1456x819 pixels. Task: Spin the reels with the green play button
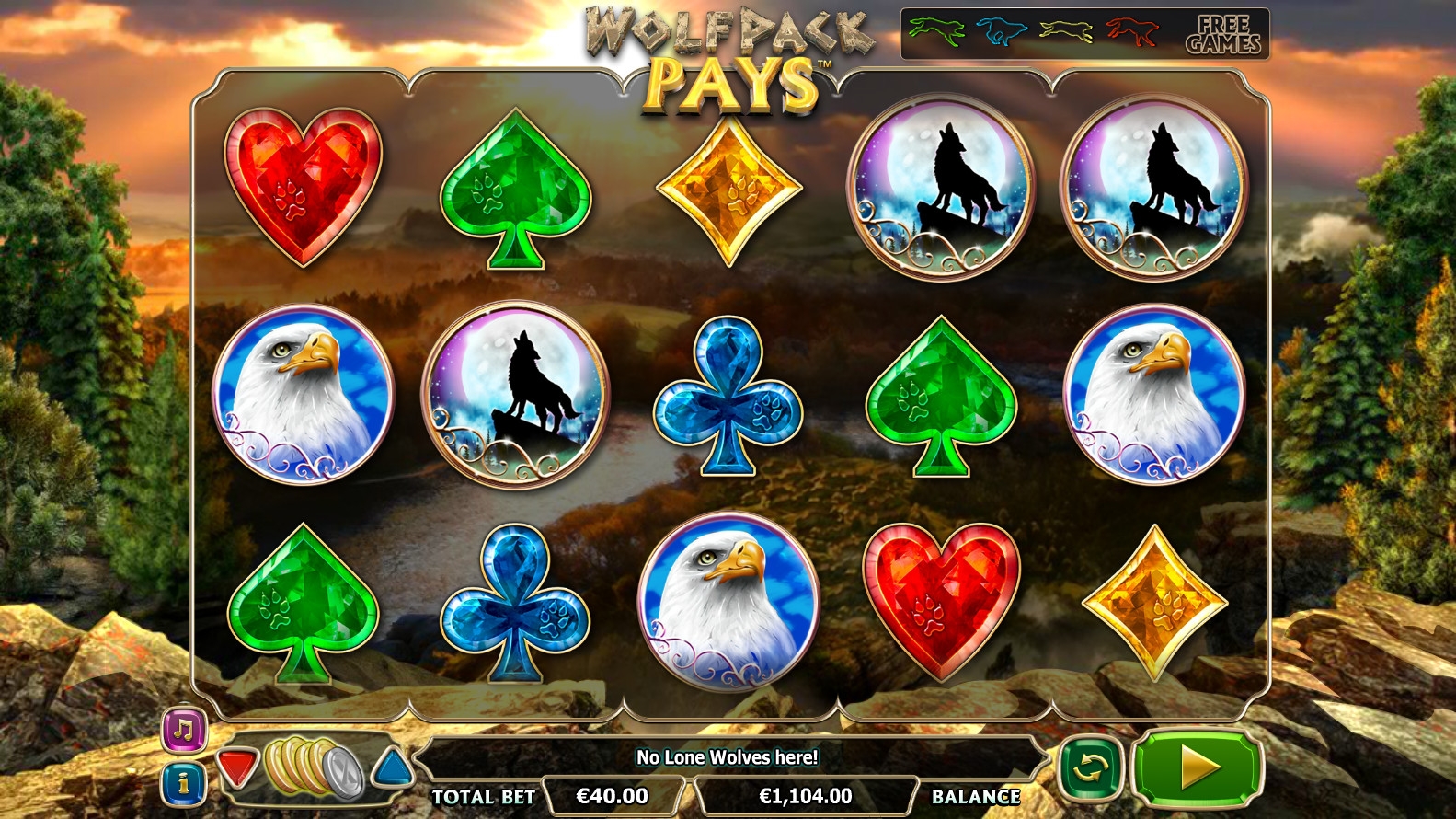pos(1197,767)
